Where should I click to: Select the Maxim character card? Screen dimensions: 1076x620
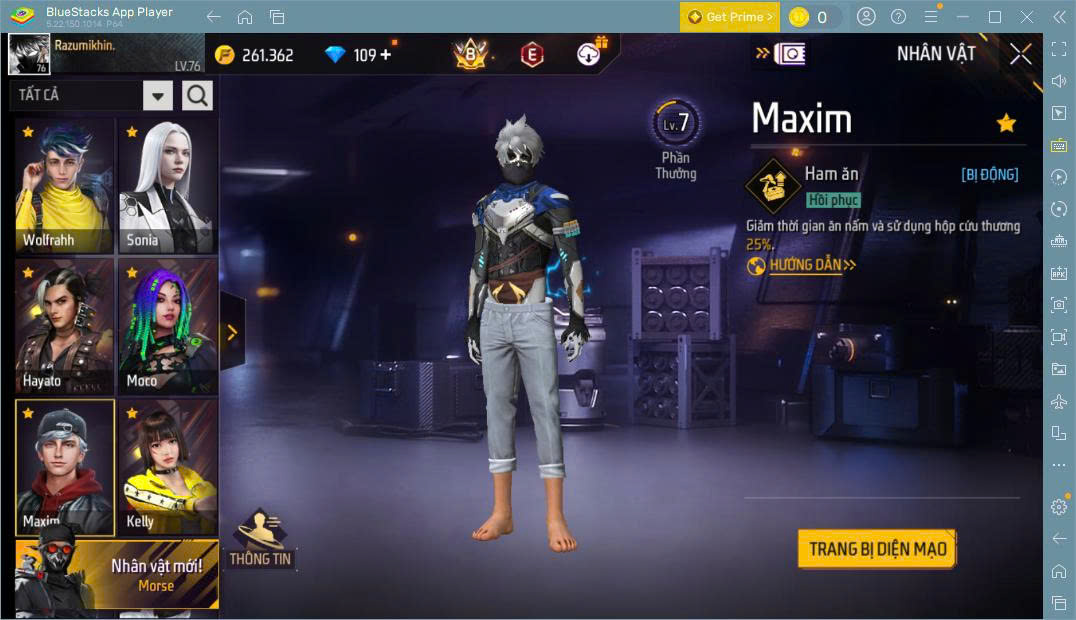point(65,466)
